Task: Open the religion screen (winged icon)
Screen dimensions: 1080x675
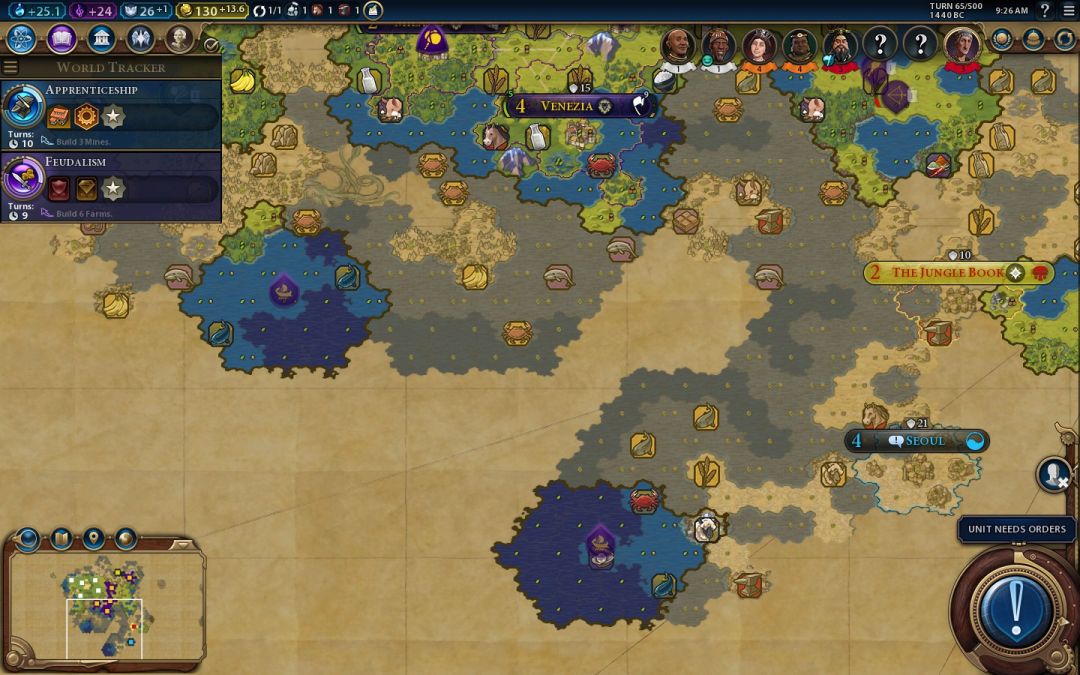Action: point(140,39)
